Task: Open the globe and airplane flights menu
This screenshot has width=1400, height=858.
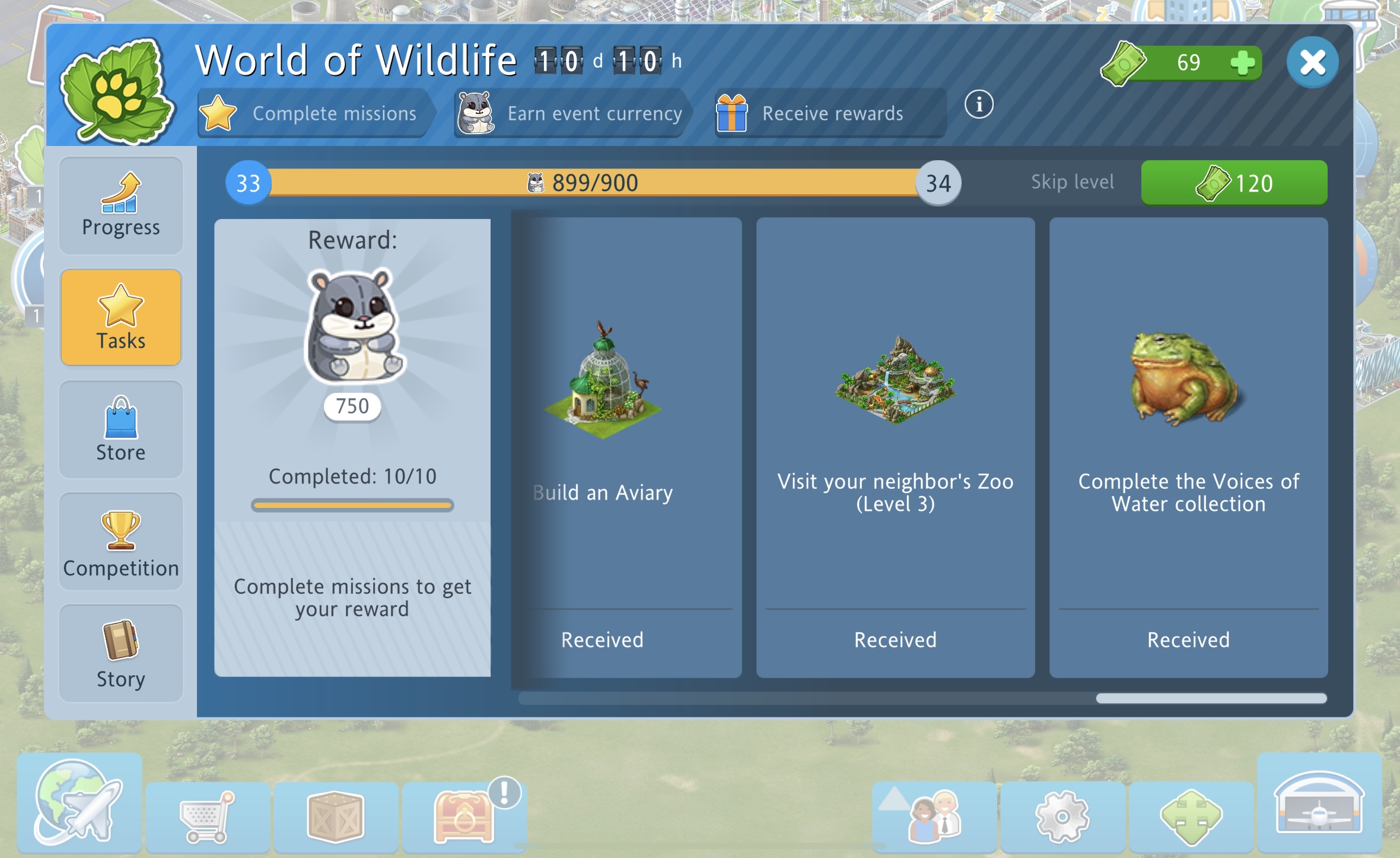Action: tap(79, 802)
